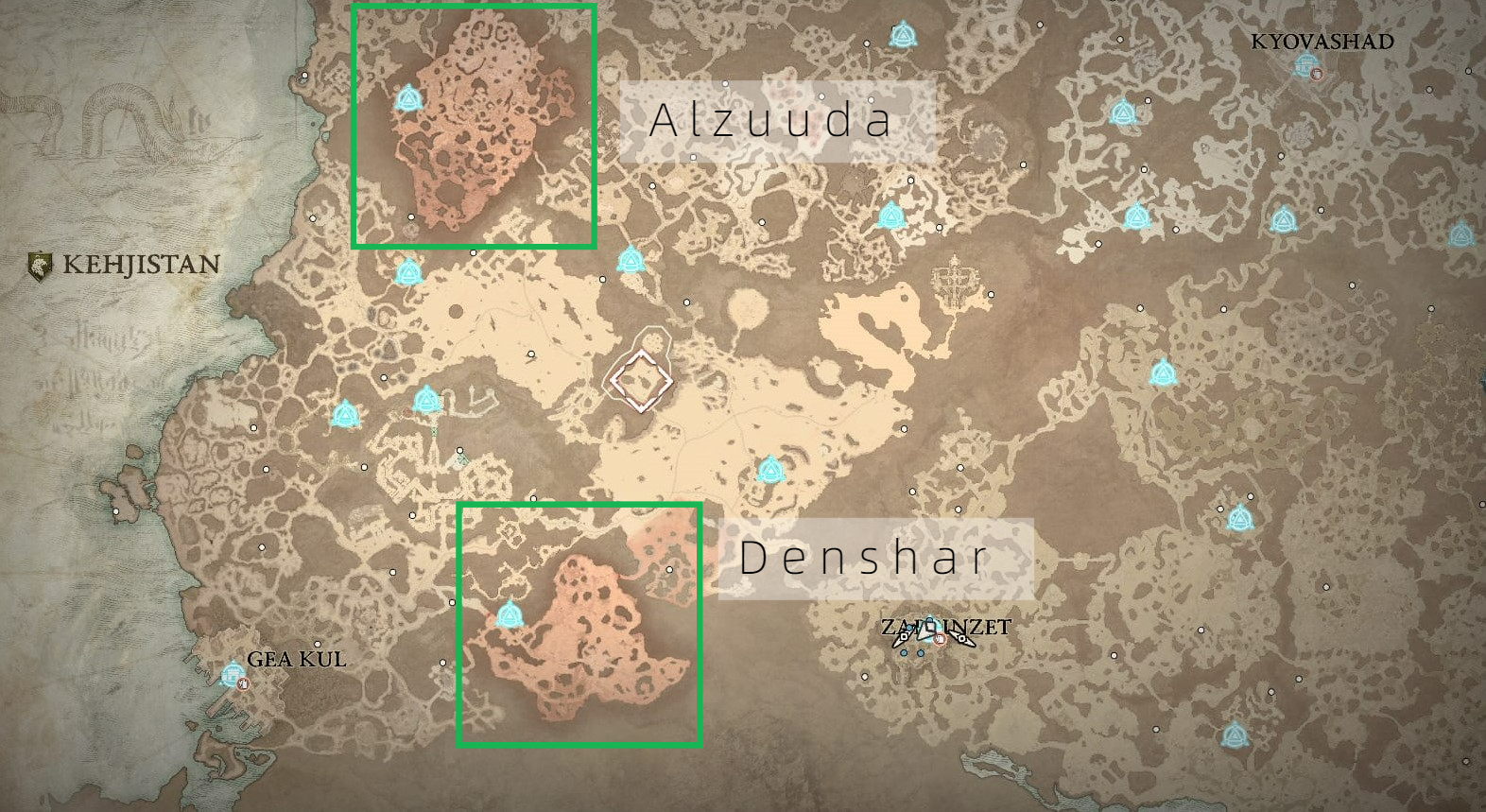Select the waypoint inside the upper green rectangle
1486x812 pixels.
click(x=407, y=97)
